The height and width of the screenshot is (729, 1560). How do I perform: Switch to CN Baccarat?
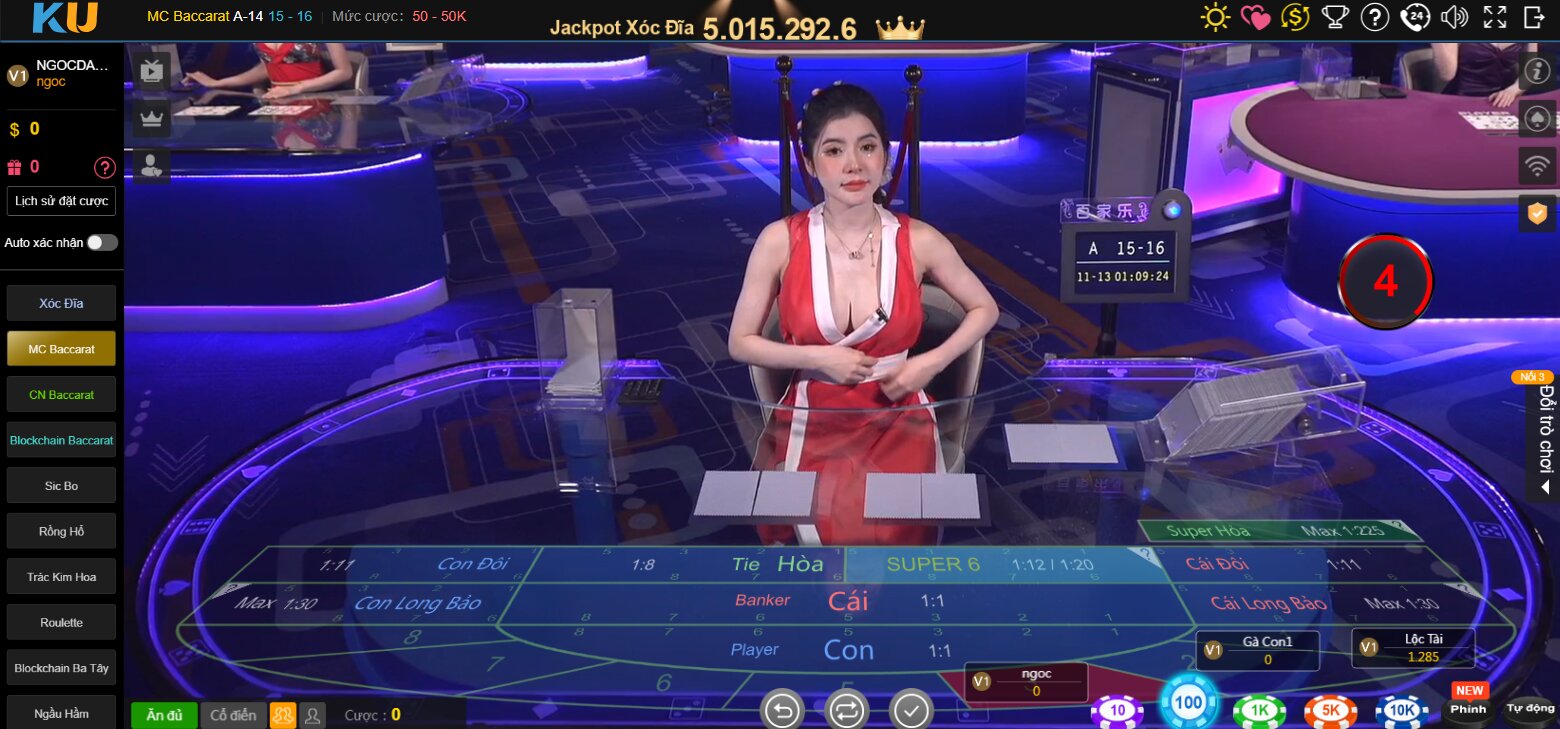point(61,395)
